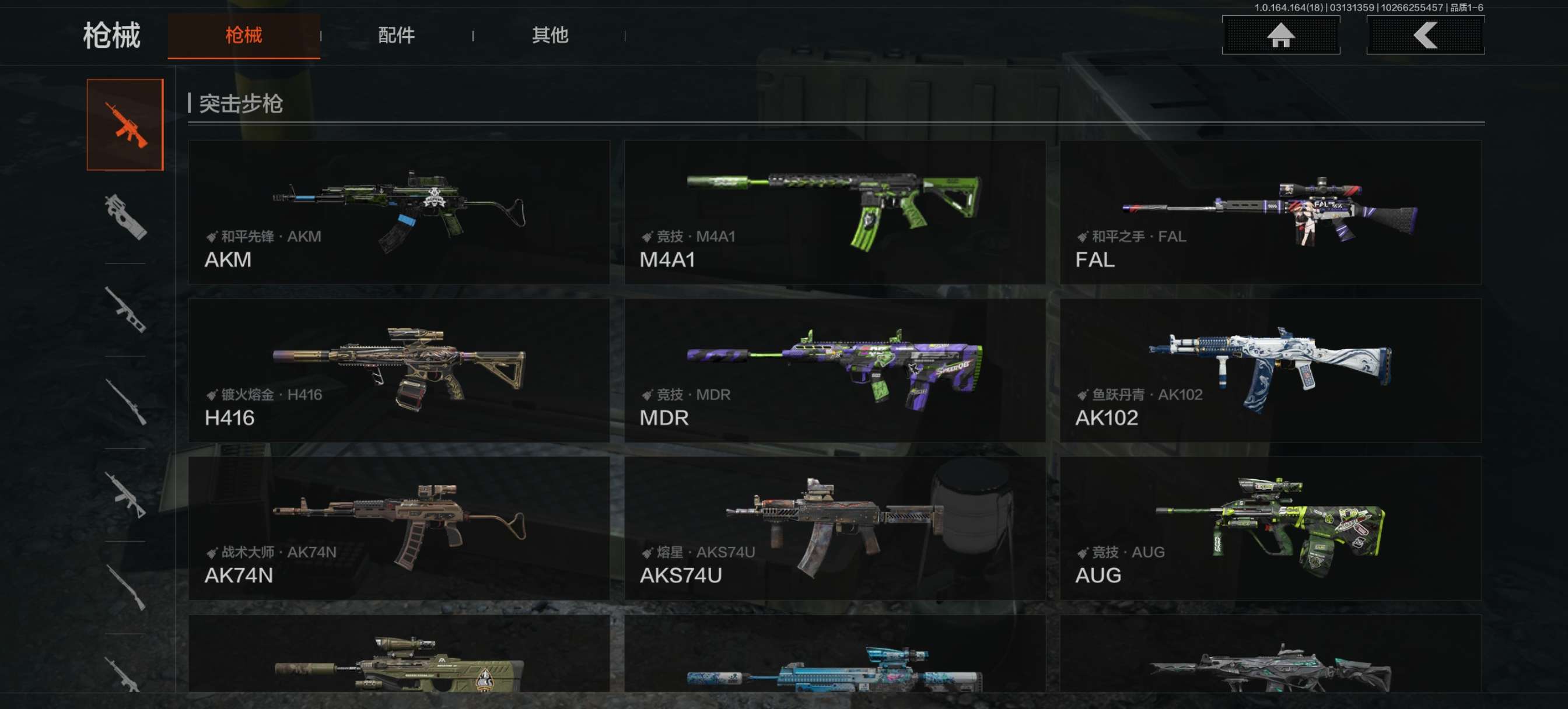Go back with the arrow button
Screen dimensions: 1568x709
click(x=1425, y=36)
